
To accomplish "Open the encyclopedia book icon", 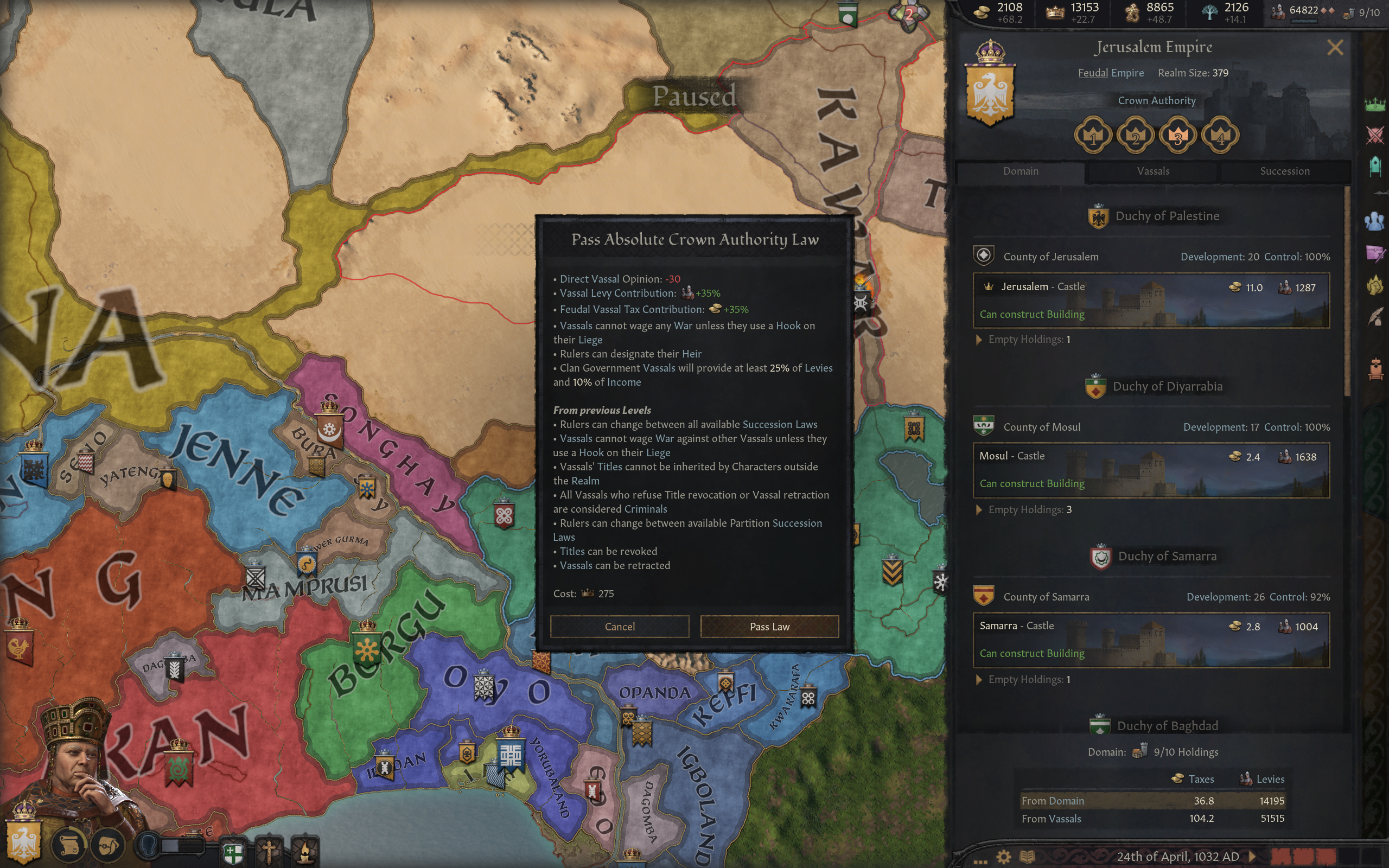I will (x=1027, y=857).
